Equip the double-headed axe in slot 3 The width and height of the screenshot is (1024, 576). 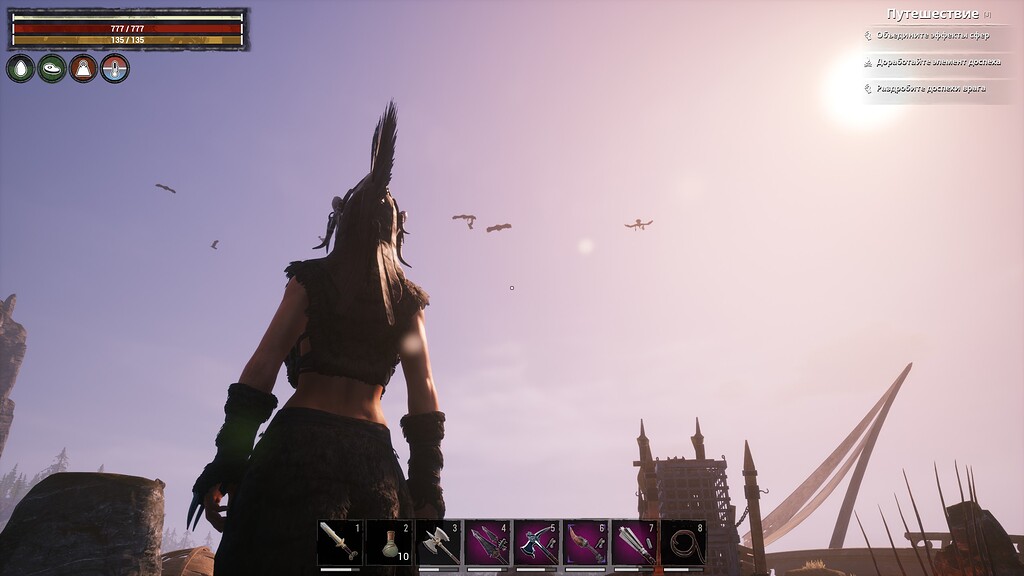click(x=438, y=543)
